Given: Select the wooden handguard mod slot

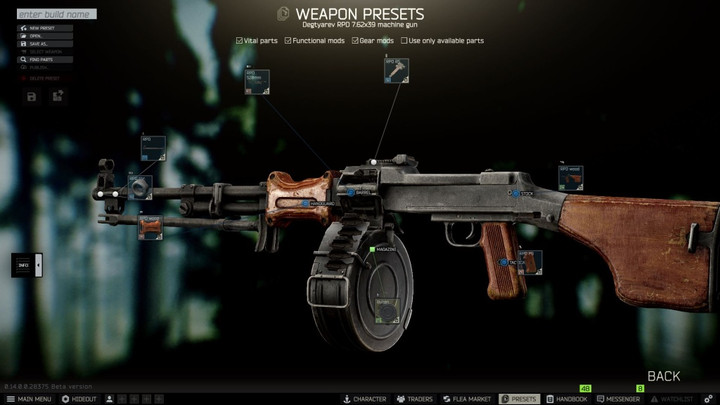Looking at the screenshot, I should coord(152,227).
